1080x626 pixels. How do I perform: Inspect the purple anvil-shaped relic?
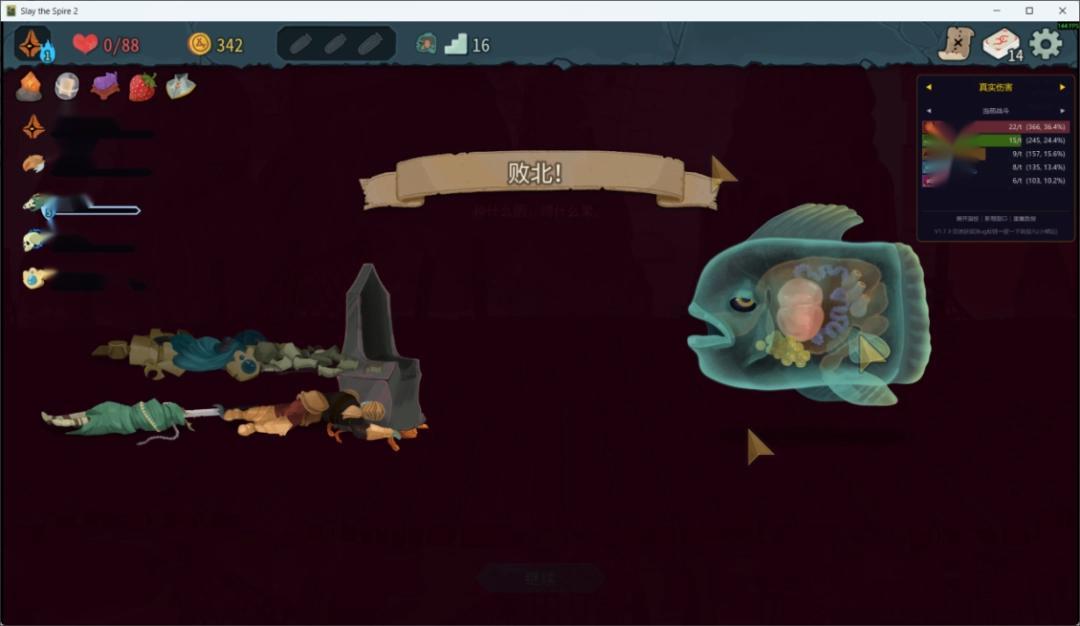[x=105, y=87]
